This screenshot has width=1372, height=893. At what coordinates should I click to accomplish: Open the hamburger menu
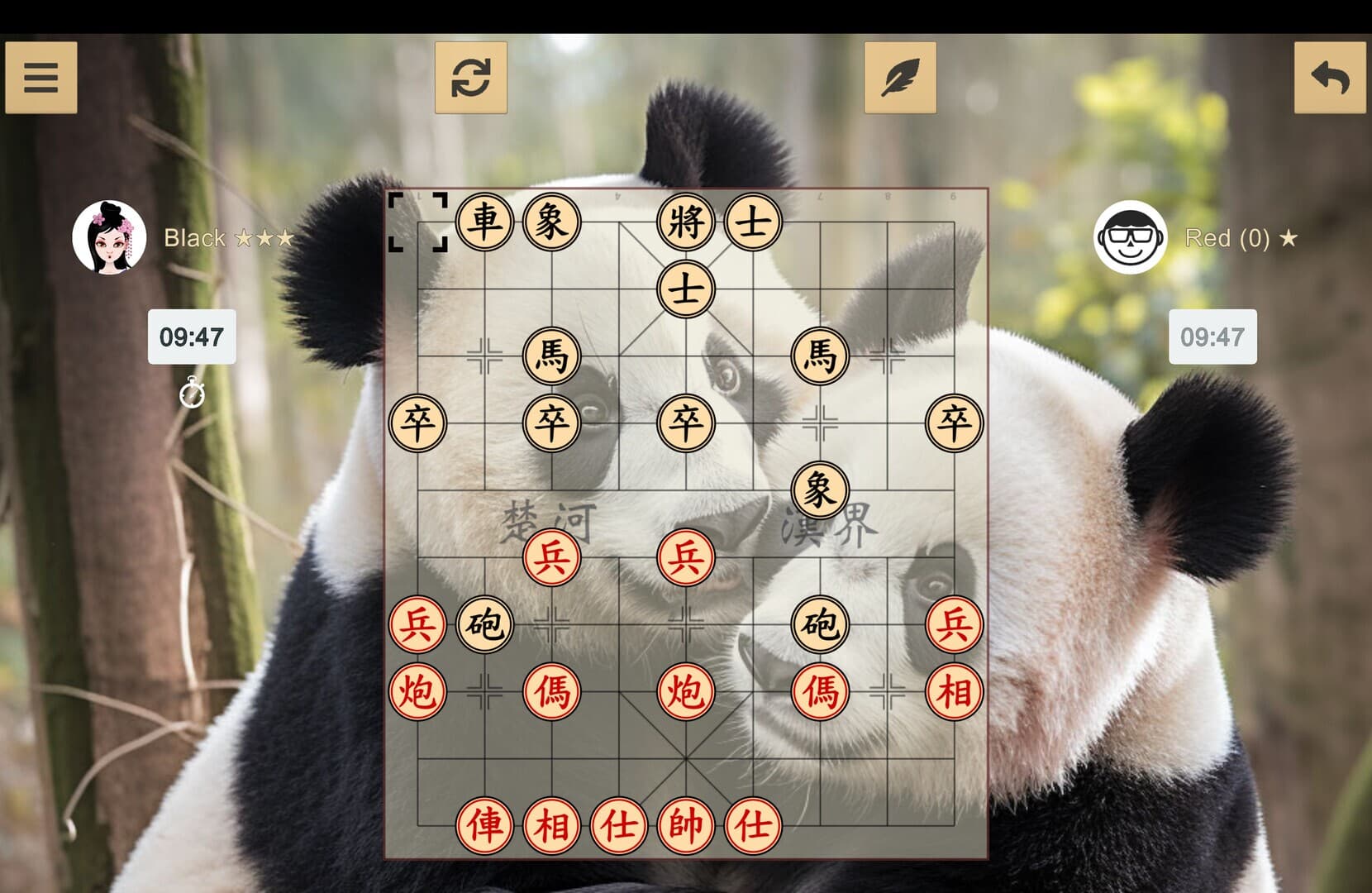point(41,77)
